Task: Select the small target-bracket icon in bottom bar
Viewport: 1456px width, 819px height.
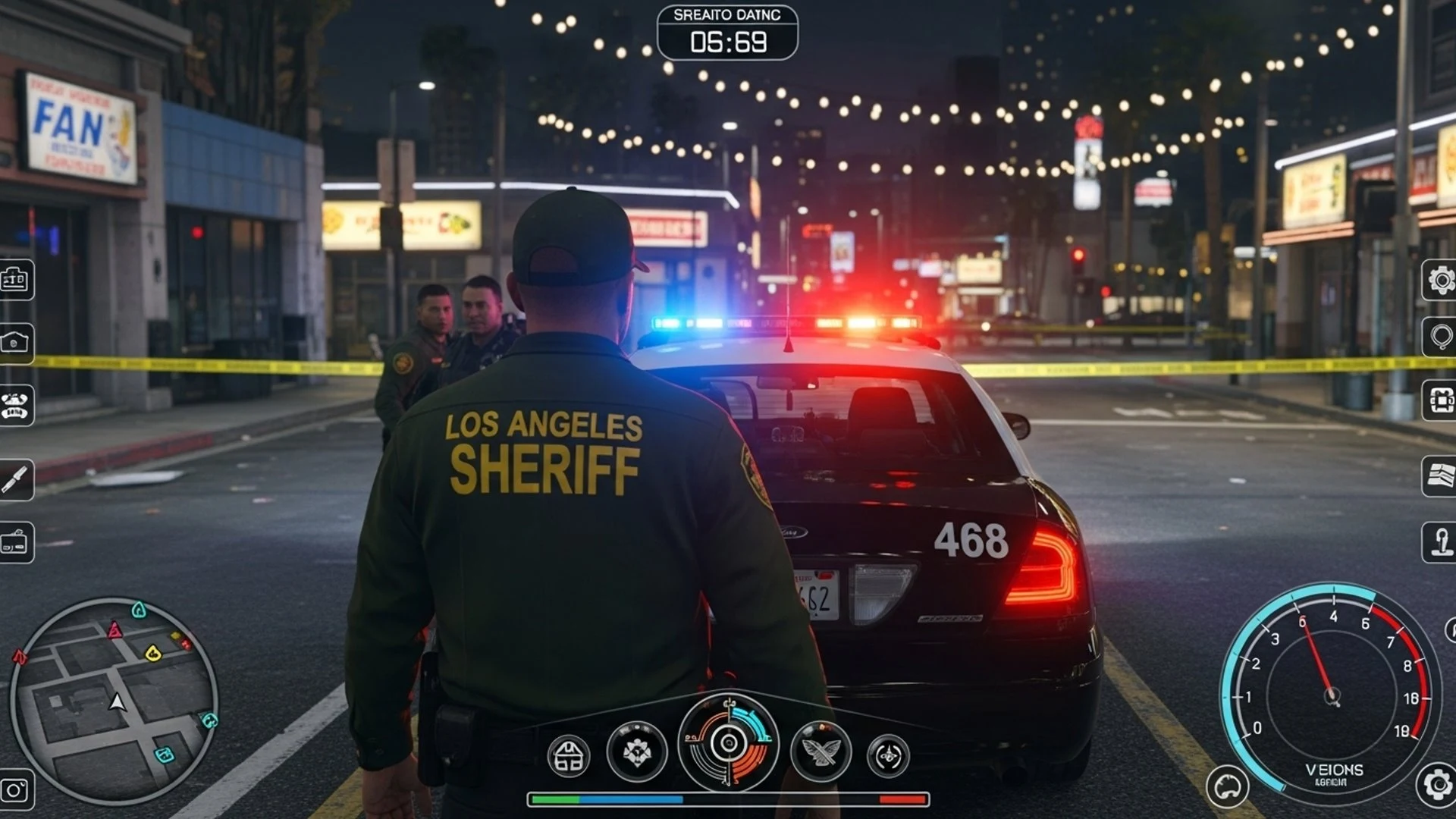Action: click(x=888, y=756)
